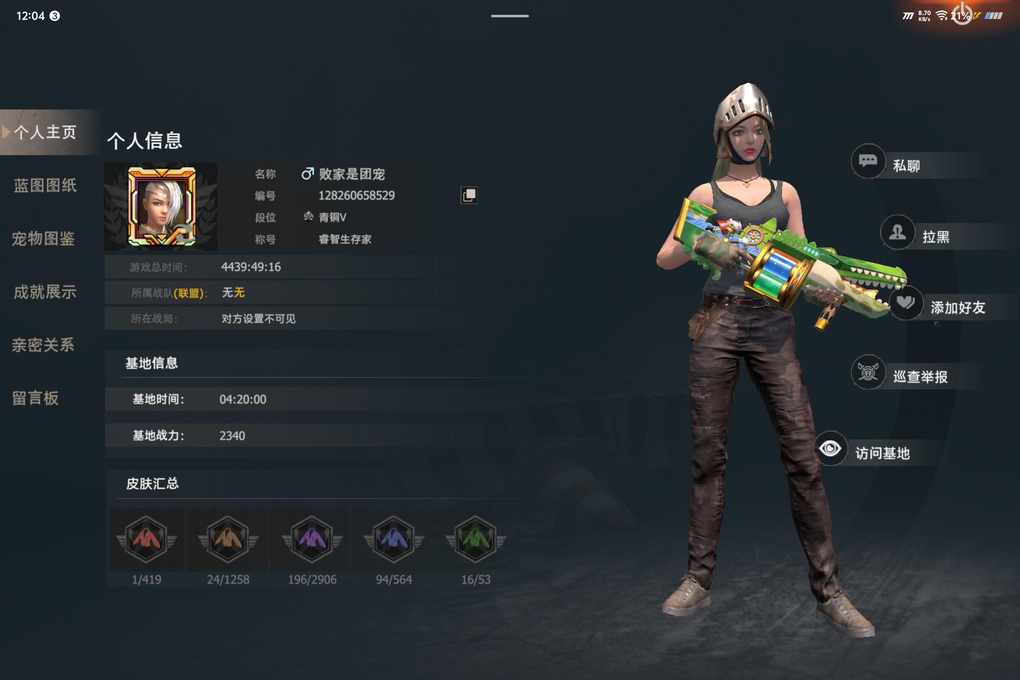Click the player avatar portrait
Viewport: 1020px width, 680px height.
coord(161,206)
